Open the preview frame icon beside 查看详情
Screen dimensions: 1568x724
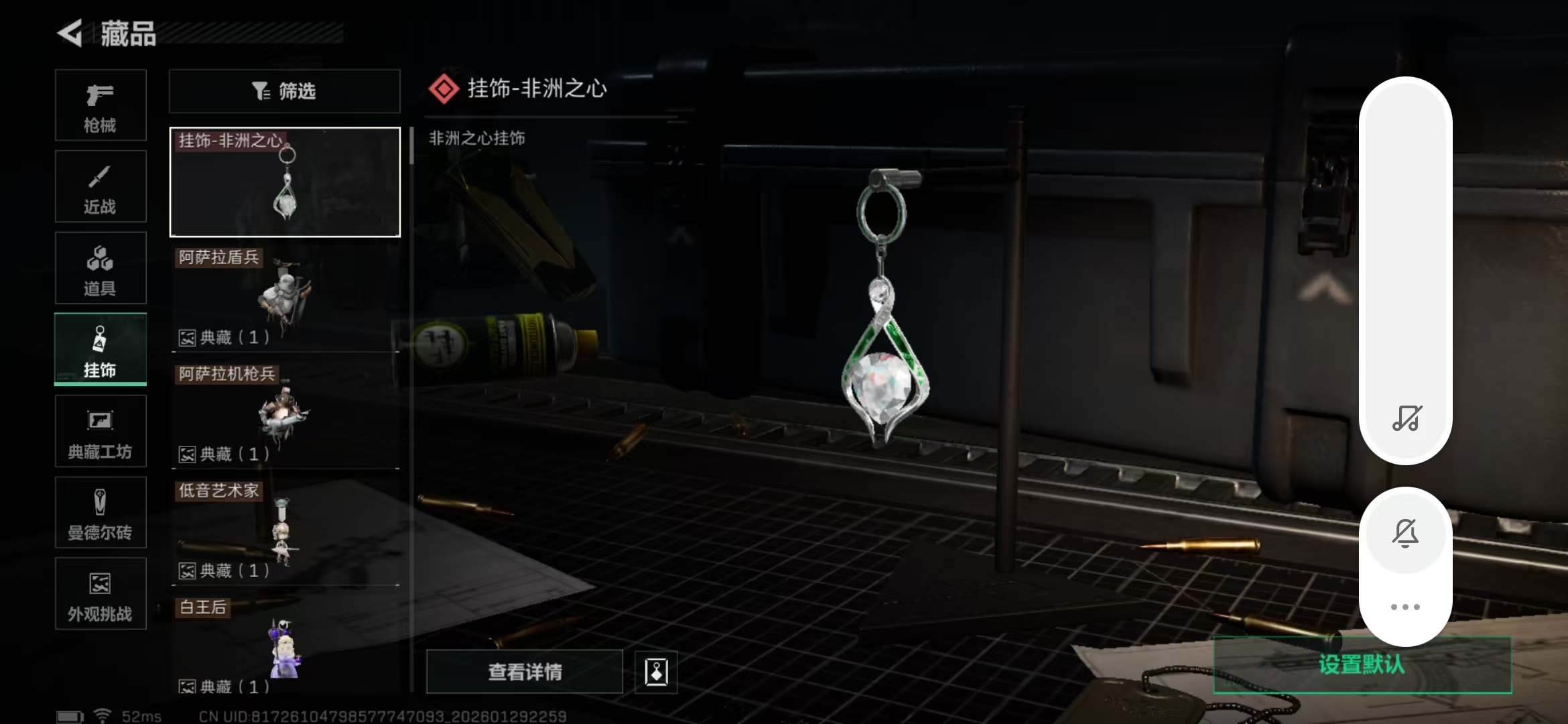(x=655, y=672)
